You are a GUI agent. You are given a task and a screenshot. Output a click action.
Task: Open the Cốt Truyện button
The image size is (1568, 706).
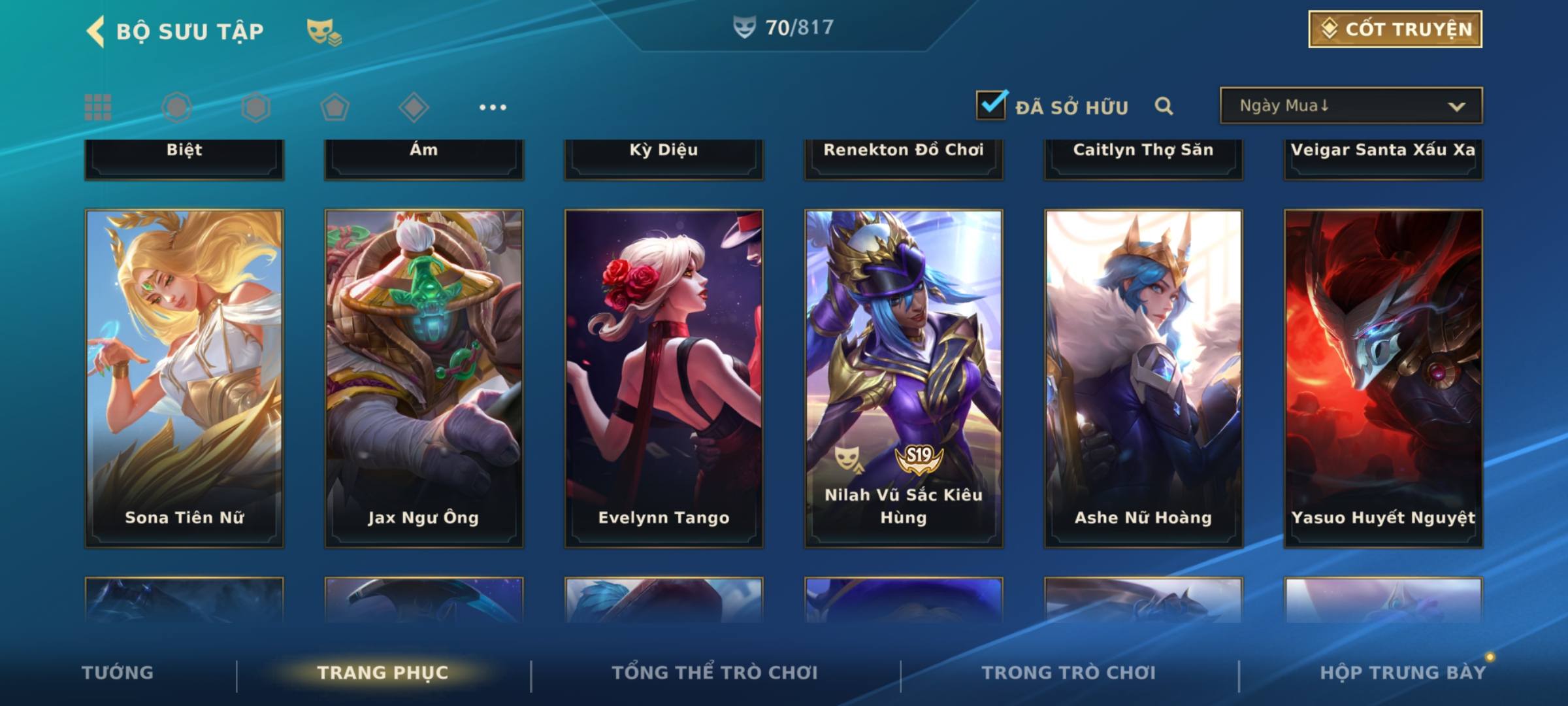1395,29
